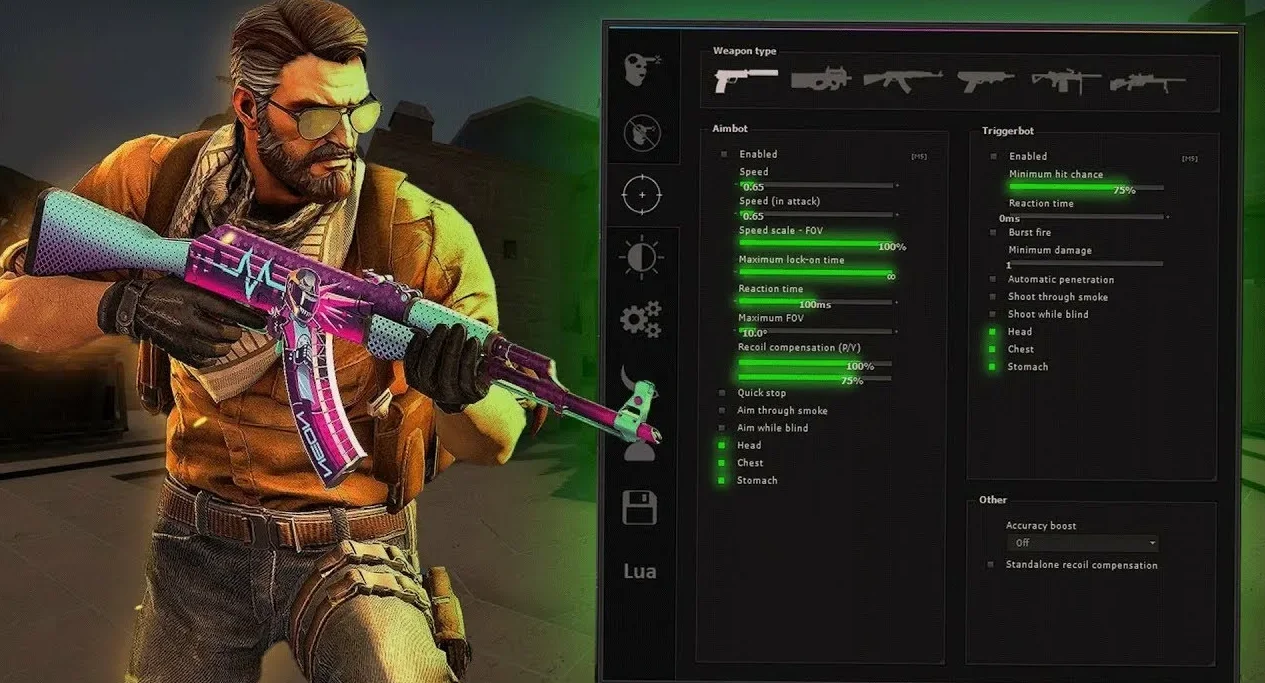The height and width of the screenshot is (683, 1265).
Task: Enable Automatic penetration
Action: click(x=993, y=280)
